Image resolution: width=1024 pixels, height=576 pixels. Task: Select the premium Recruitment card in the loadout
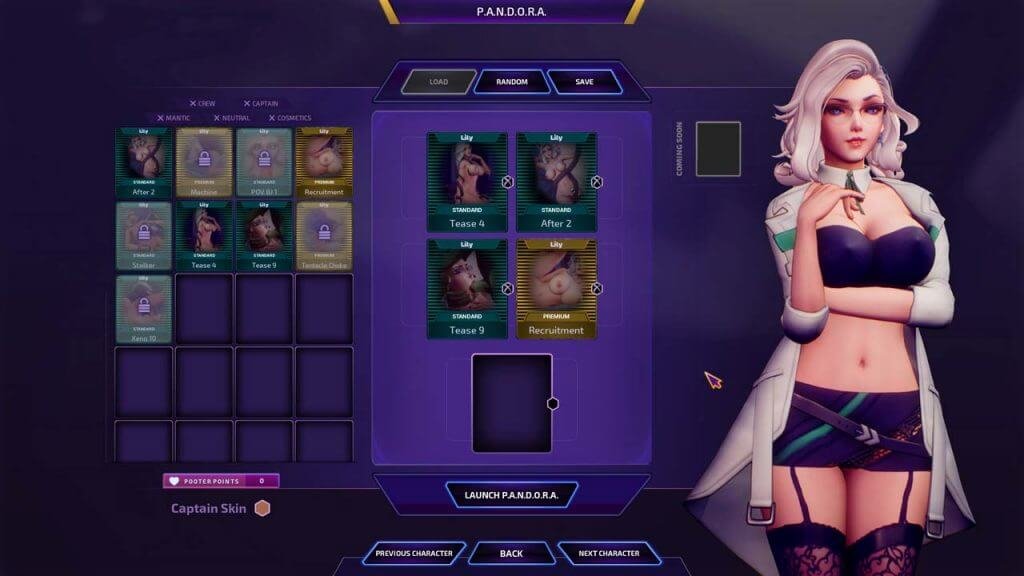pyautogui.click(x=556, y=288)
